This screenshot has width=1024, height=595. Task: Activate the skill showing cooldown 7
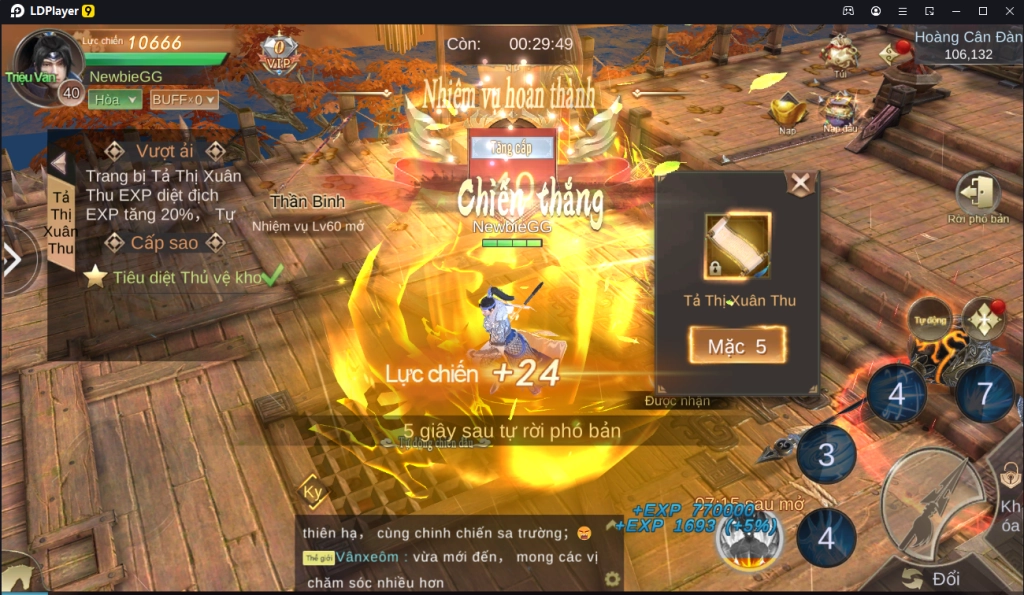click(984, 392)
